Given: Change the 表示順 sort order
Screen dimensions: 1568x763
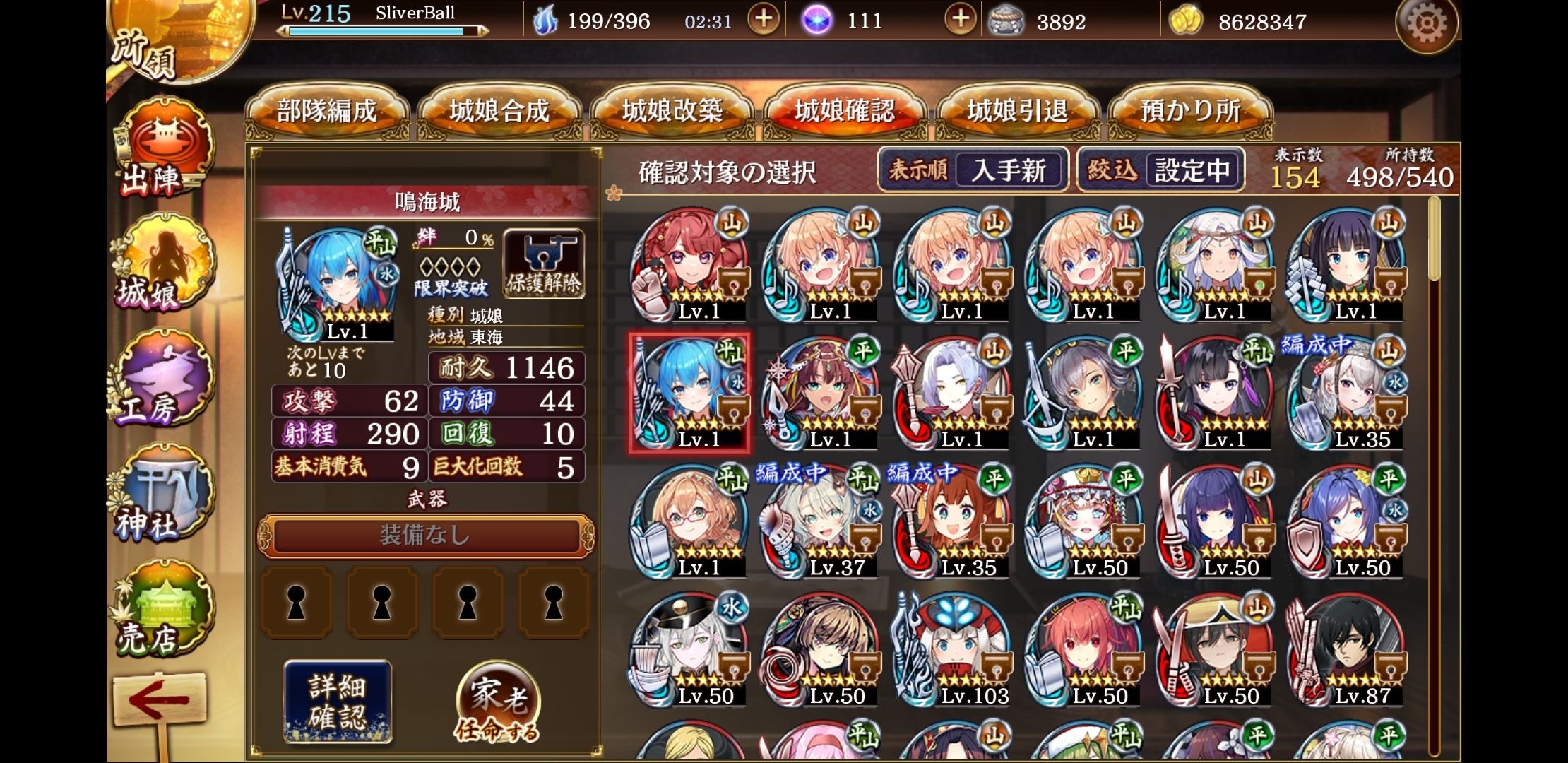Looking at the screenshot, I should pos(973,170).
